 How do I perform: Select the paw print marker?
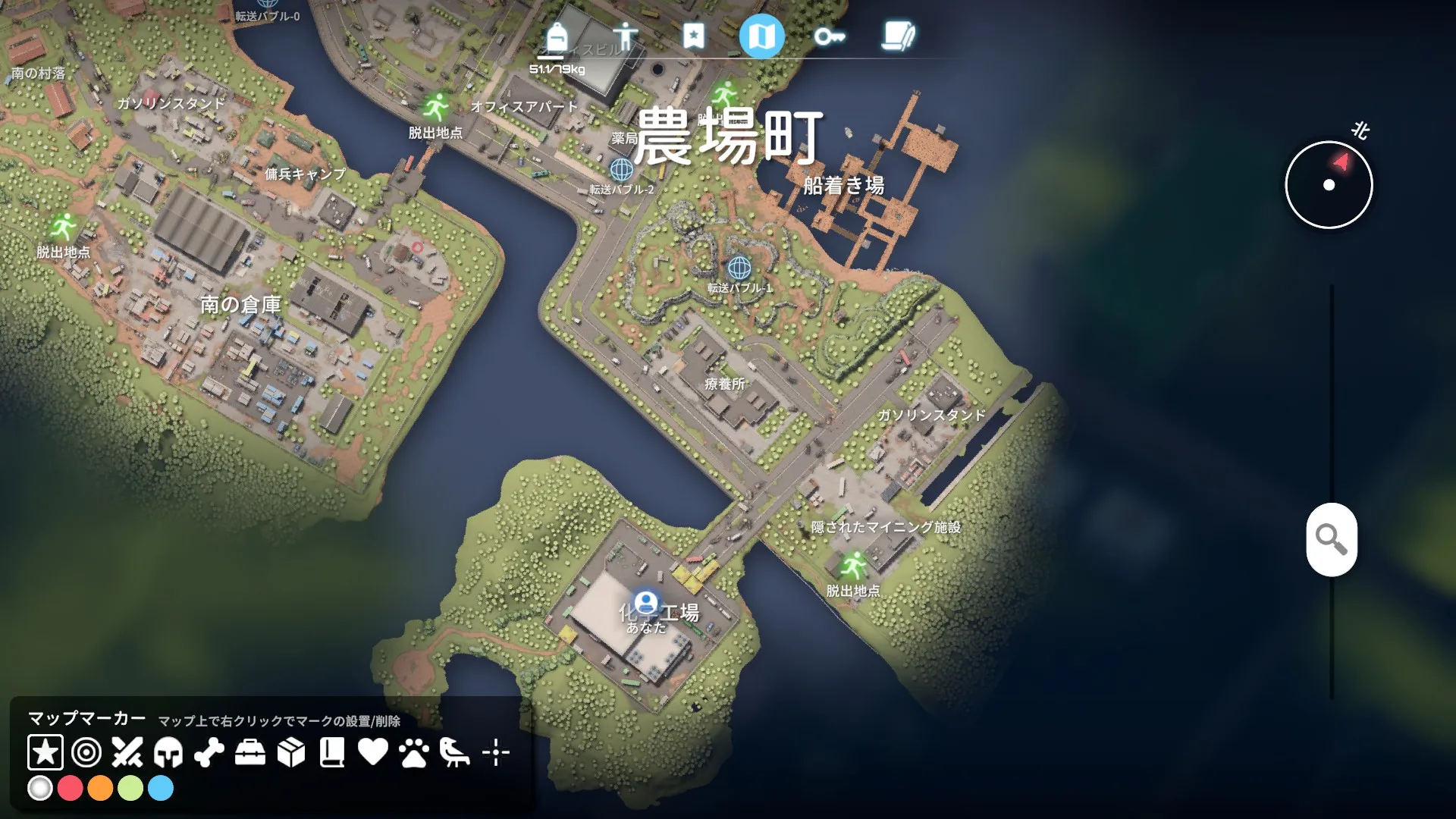pyautogui.click(x=414, y=752)
